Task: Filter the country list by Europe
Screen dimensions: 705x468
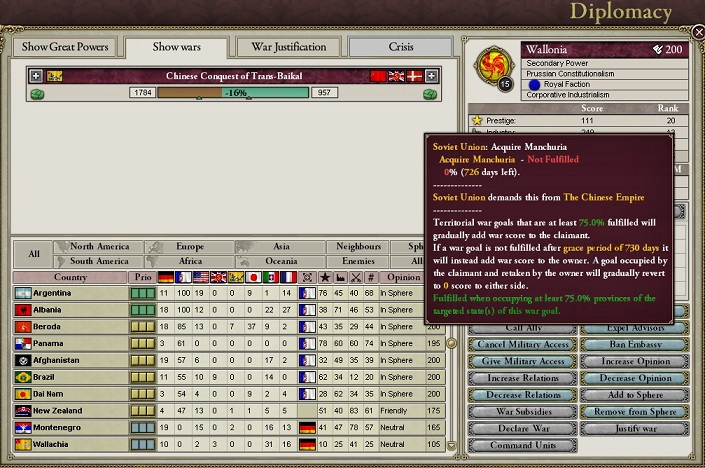Action: tap(188, 246)
